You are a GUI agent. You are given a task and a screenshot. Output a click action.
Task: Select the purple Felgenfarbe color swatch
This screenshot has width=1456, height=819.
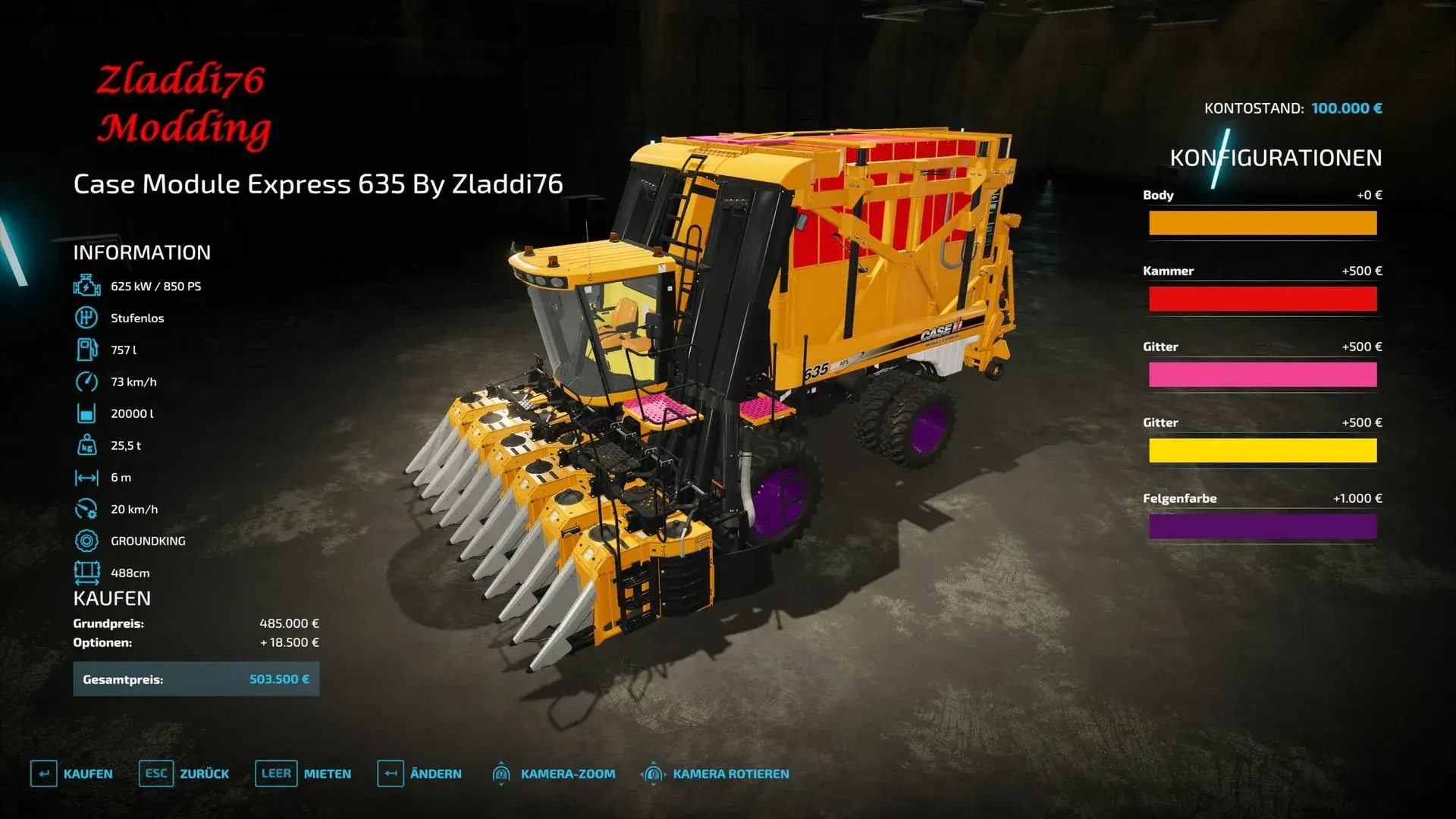(x=1262, y=526)
